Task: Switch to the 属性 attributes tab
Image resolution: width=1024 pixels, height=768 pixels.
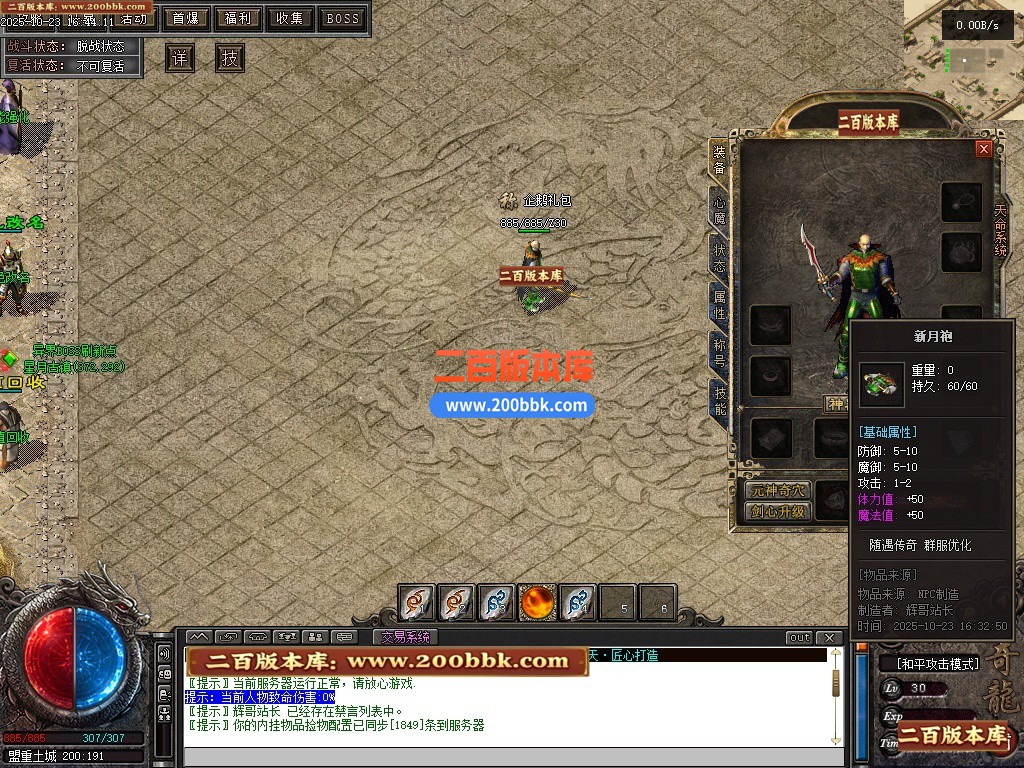Action: (x=719, y=303)
